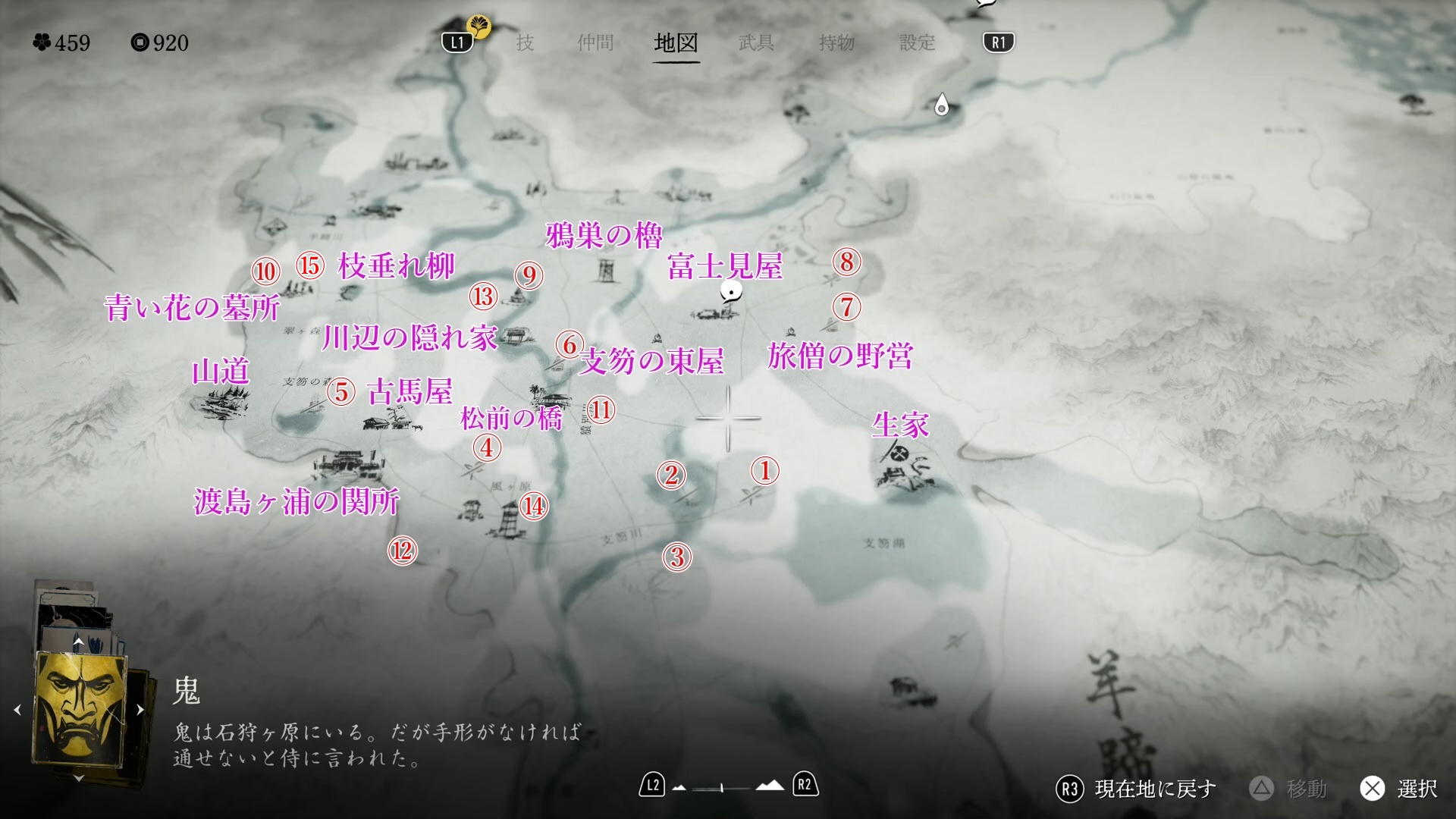Screen dimensions: 1456x819
Task: Open the 持物 tab
Action: [x=836, y=42]
